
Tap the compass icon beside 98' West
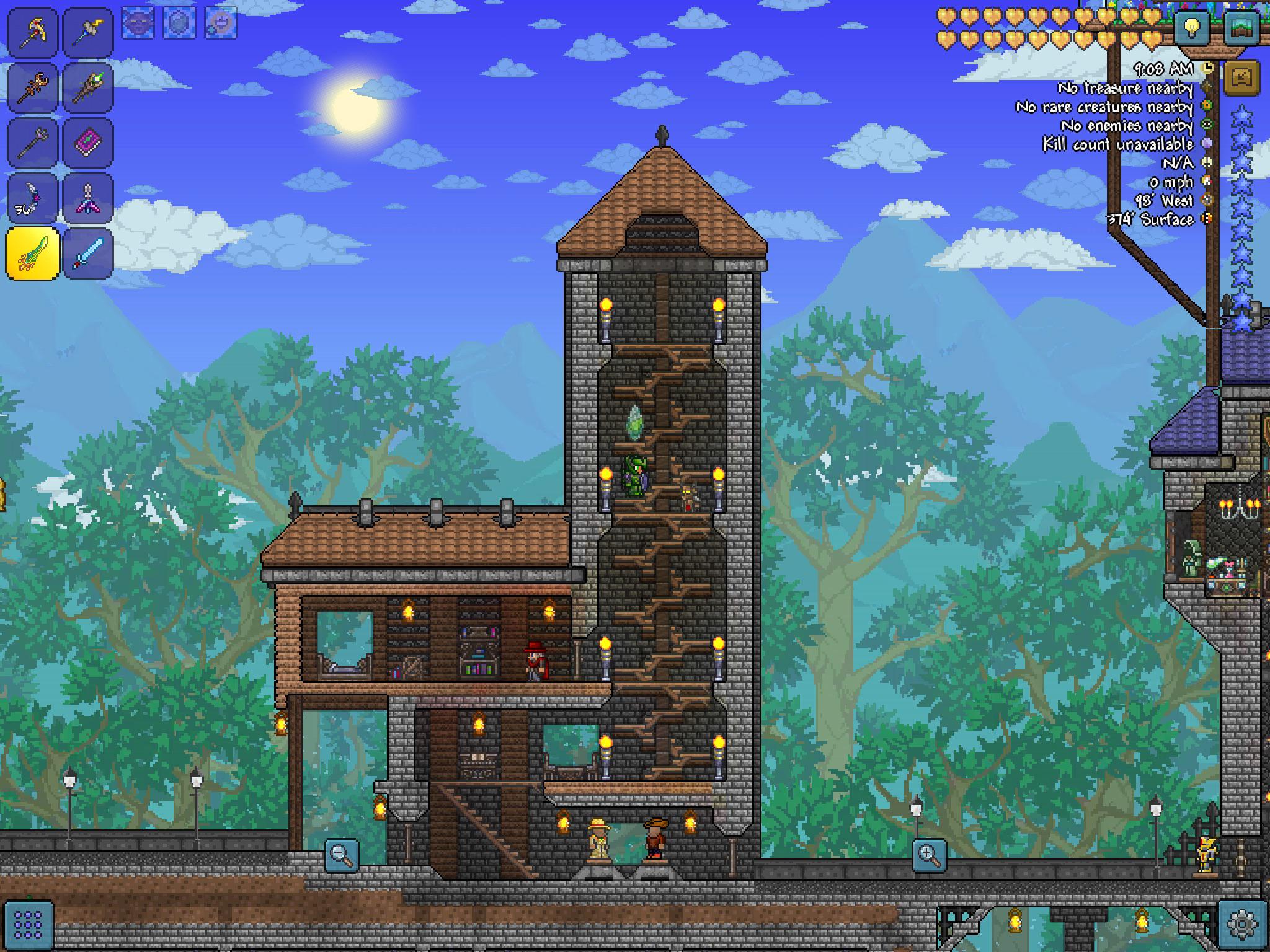(x=1207, y=200)
